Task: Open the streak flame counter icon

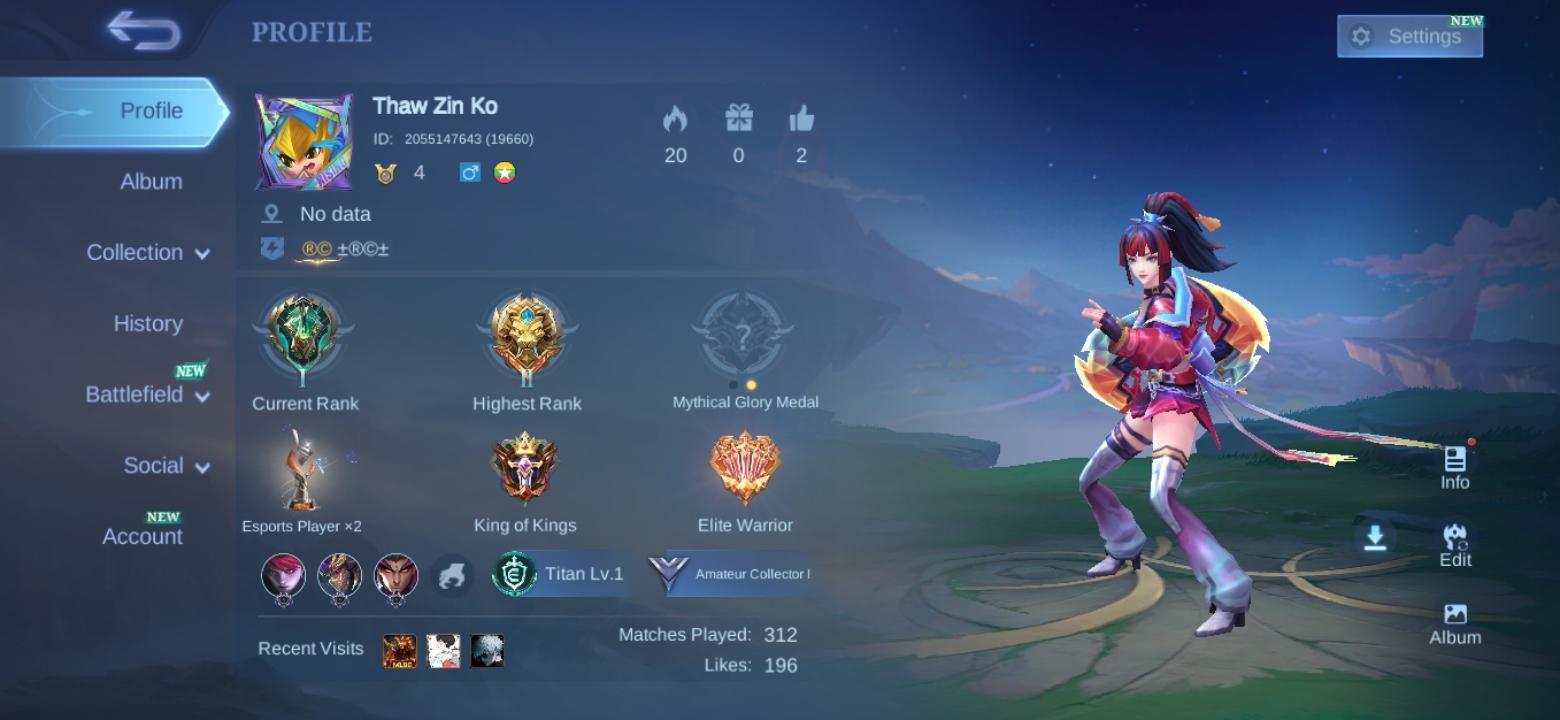Action: pyautogui.click(x=675, y=122)
